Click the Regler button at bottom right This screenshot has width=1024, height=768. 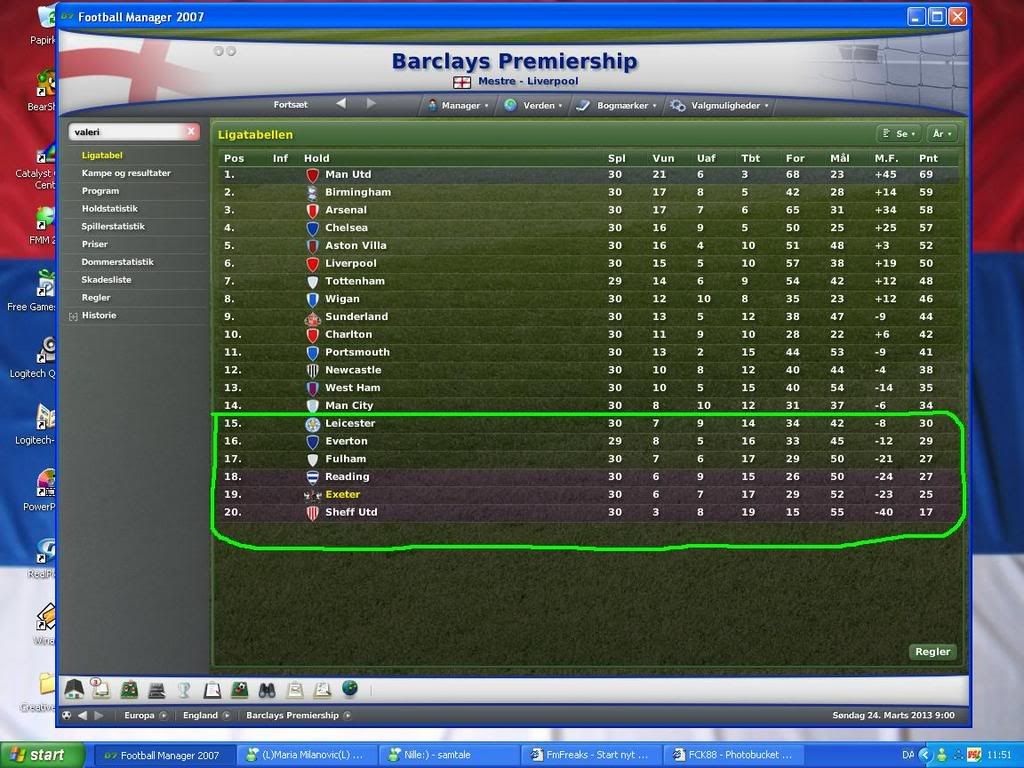[932, 651]
